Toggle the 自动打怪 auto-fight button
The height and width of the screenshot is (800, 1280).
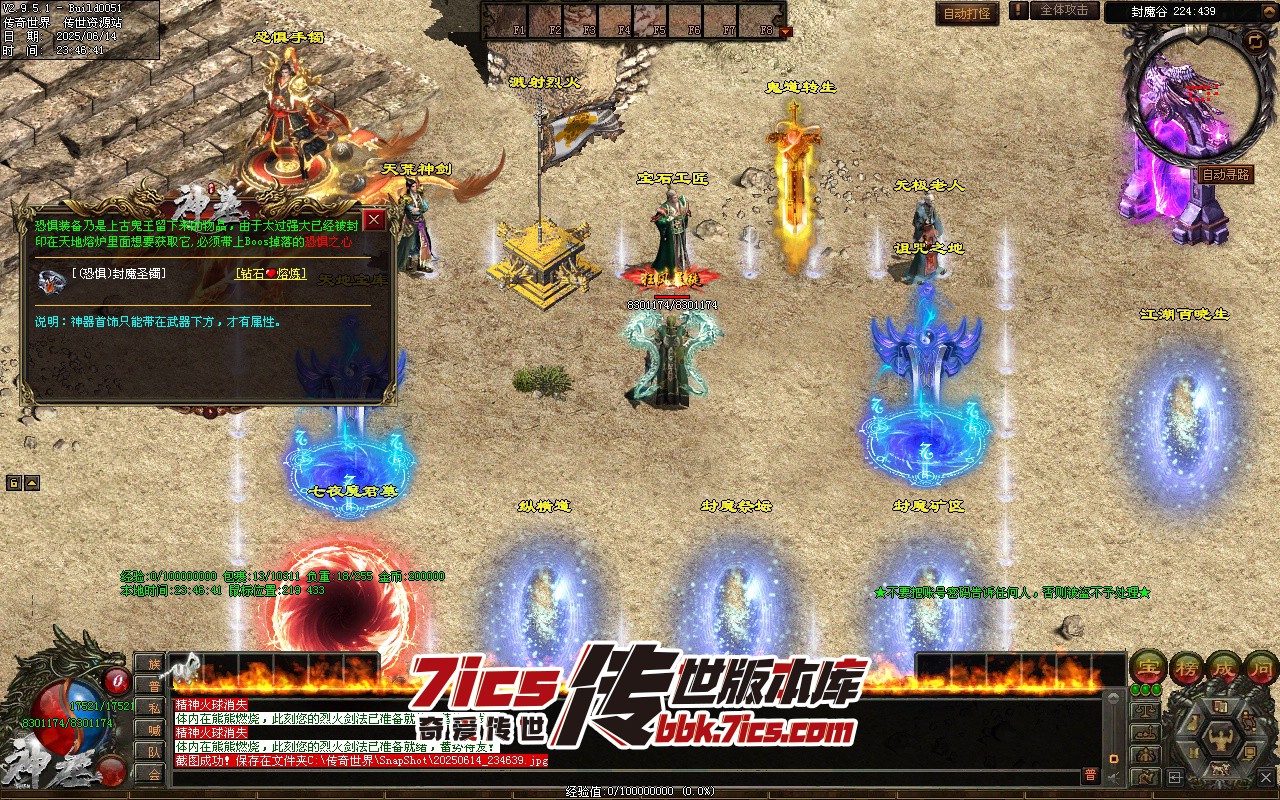(x=967, y=13)
